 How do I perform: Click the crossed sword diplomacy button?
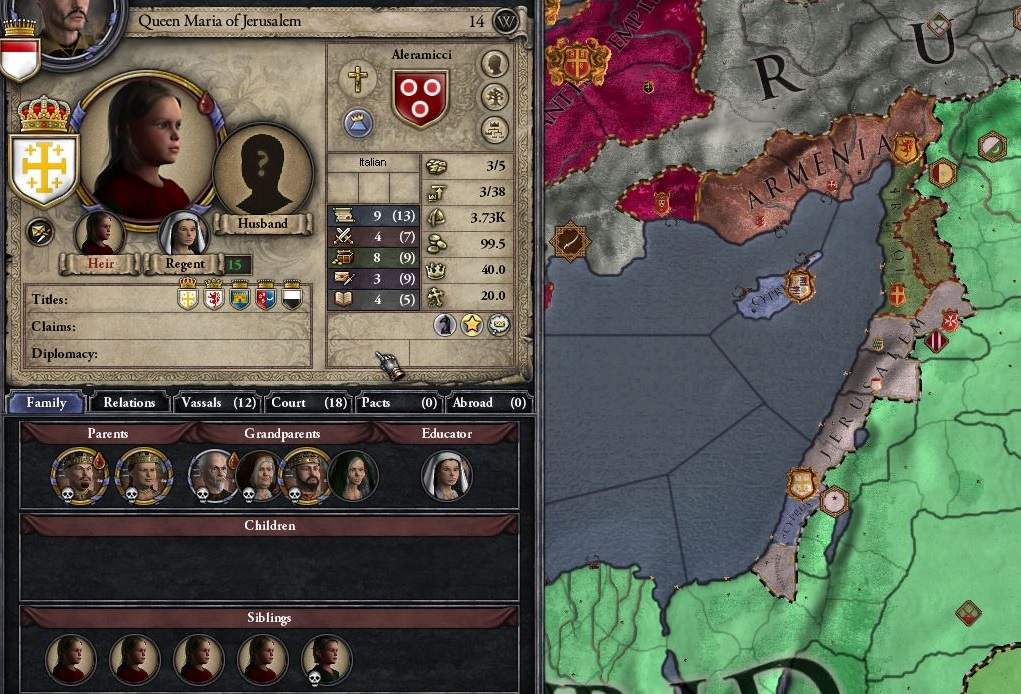coord(40,232)
